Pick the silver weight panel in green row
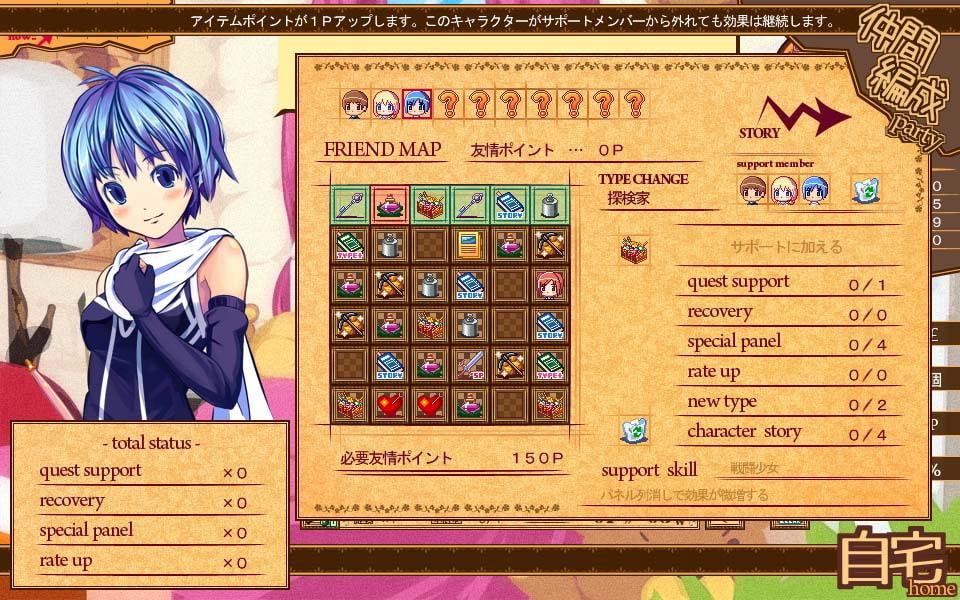960x600 pixels. tap(549, 205)
